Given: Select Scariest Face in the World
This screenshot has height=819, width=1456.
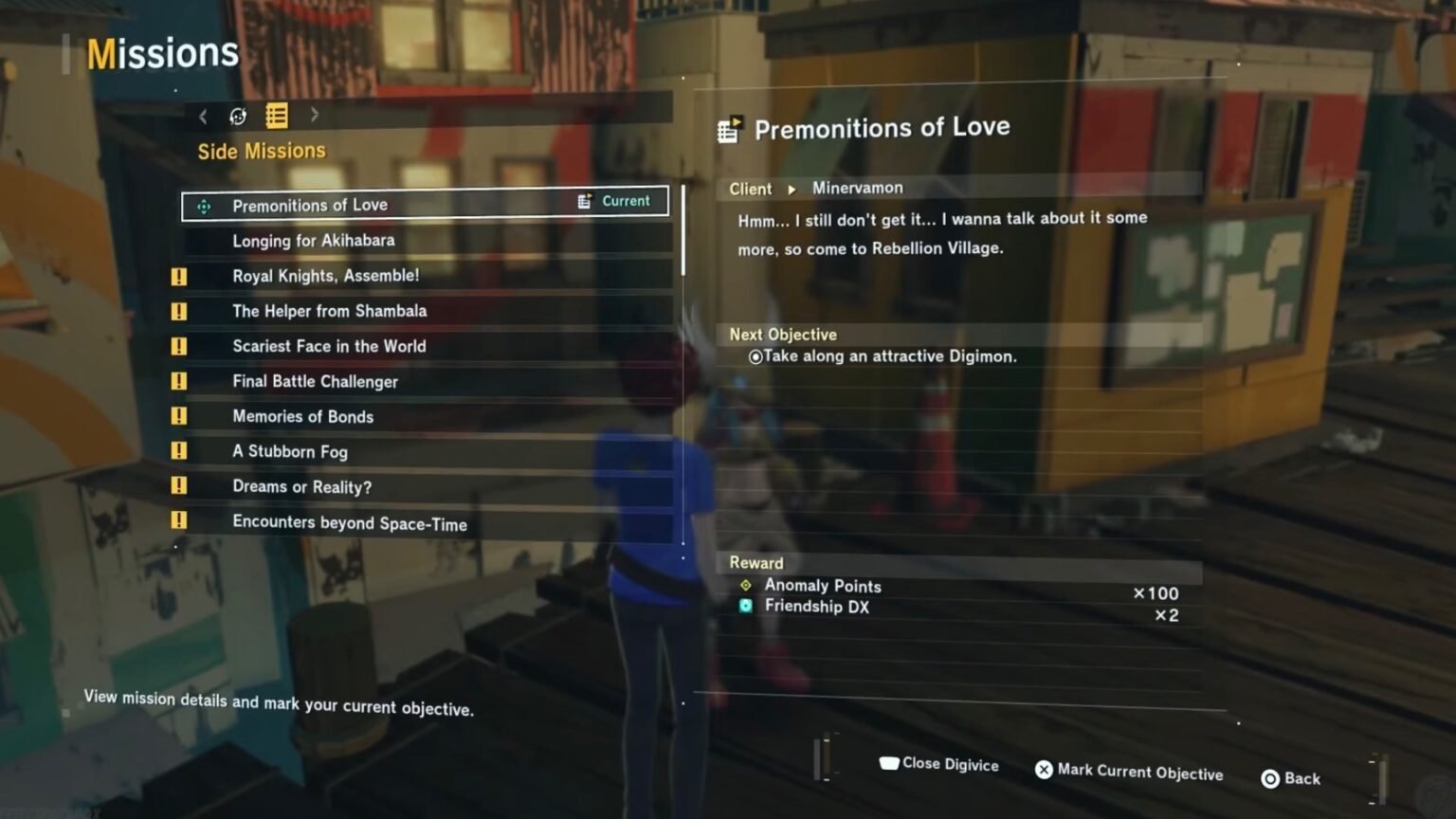Looking at the screenshot, I should tap(329, 346).
